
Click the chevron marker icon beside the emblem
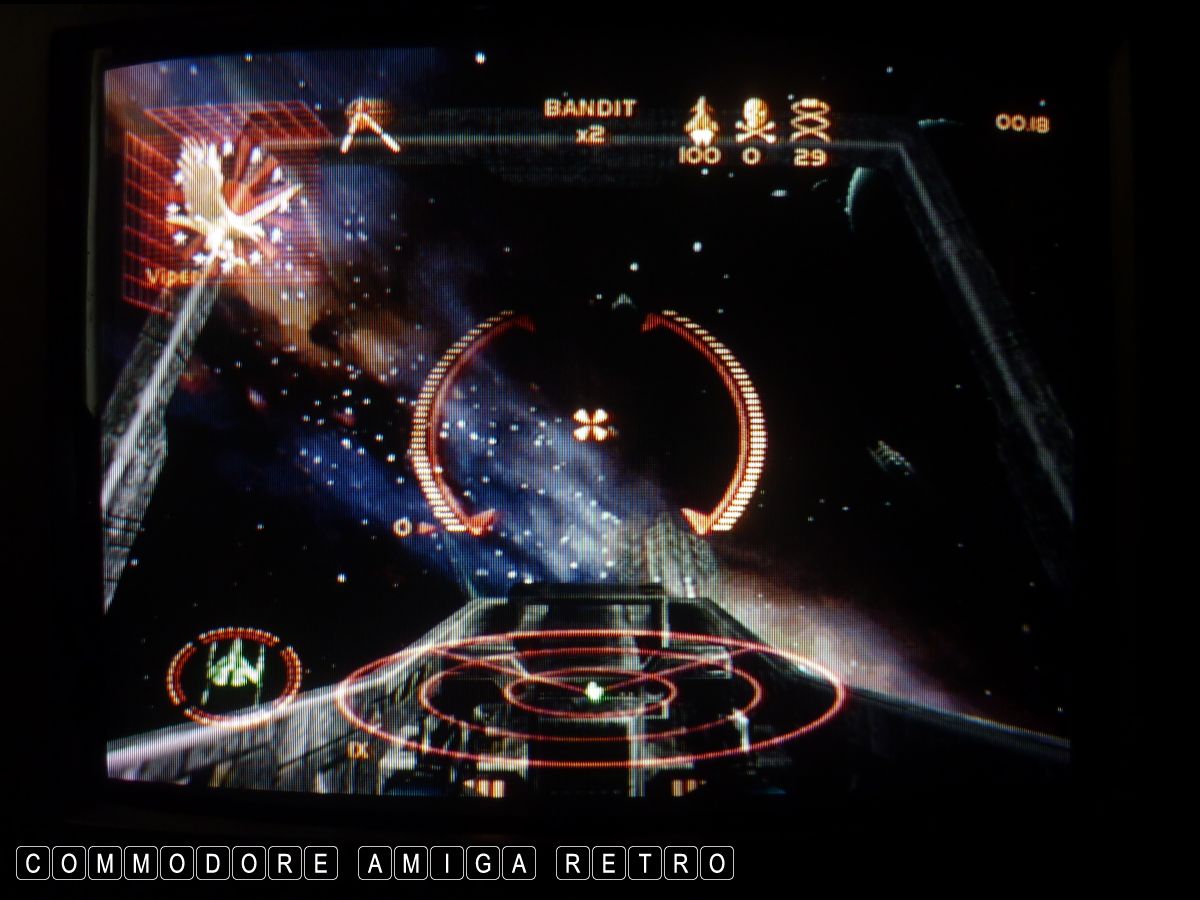click(x=369, y=127)
